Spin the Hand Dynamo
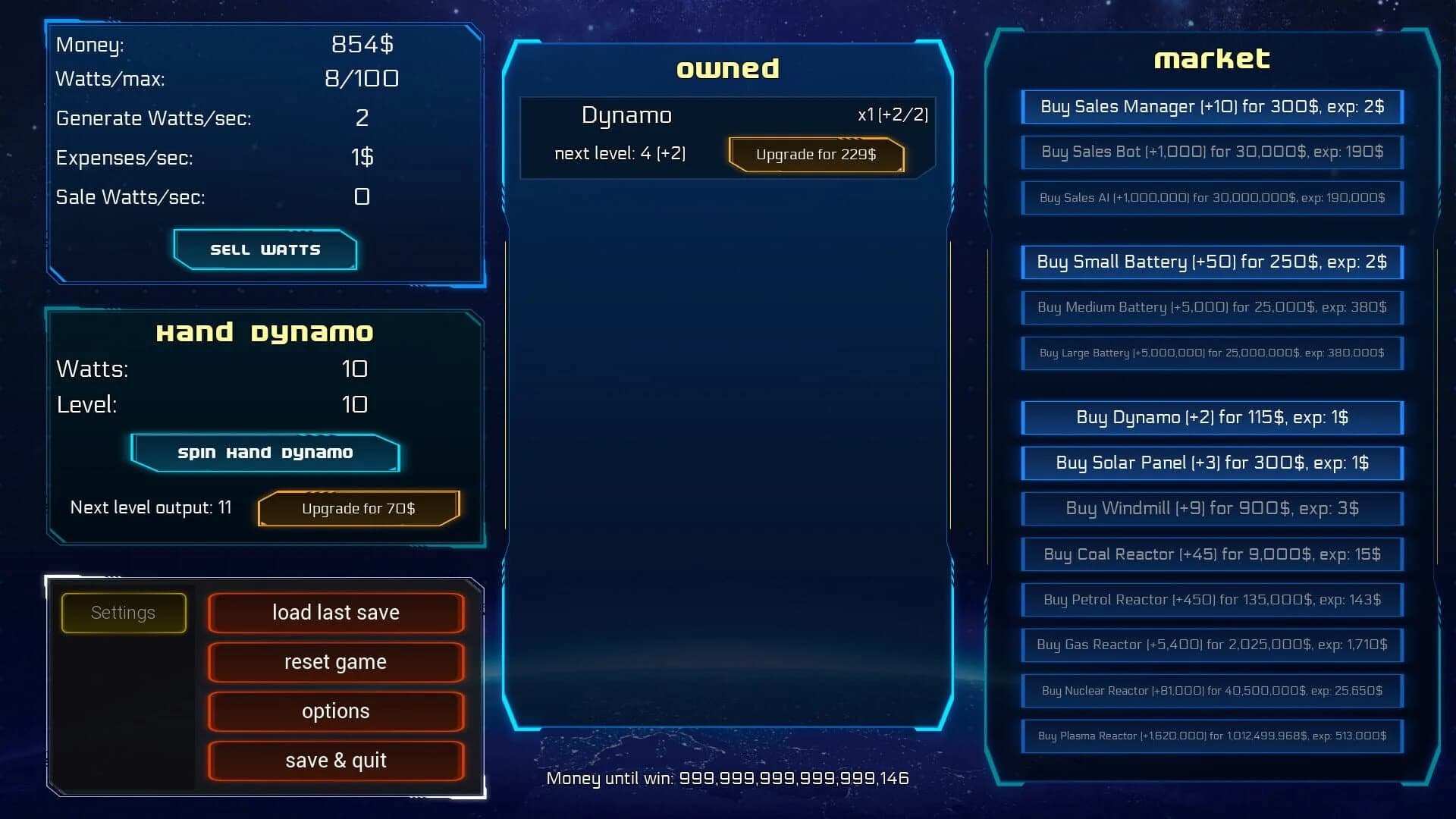The width and height of the screenshot is (1456, 819). (265, 452)
